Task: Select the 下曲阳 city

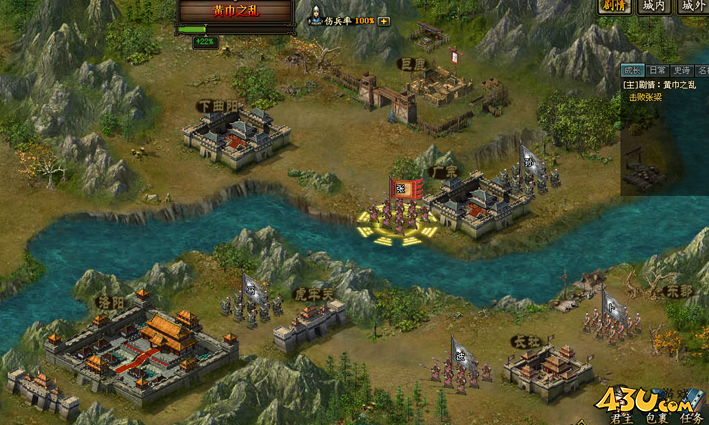Action: click(236, 136)
